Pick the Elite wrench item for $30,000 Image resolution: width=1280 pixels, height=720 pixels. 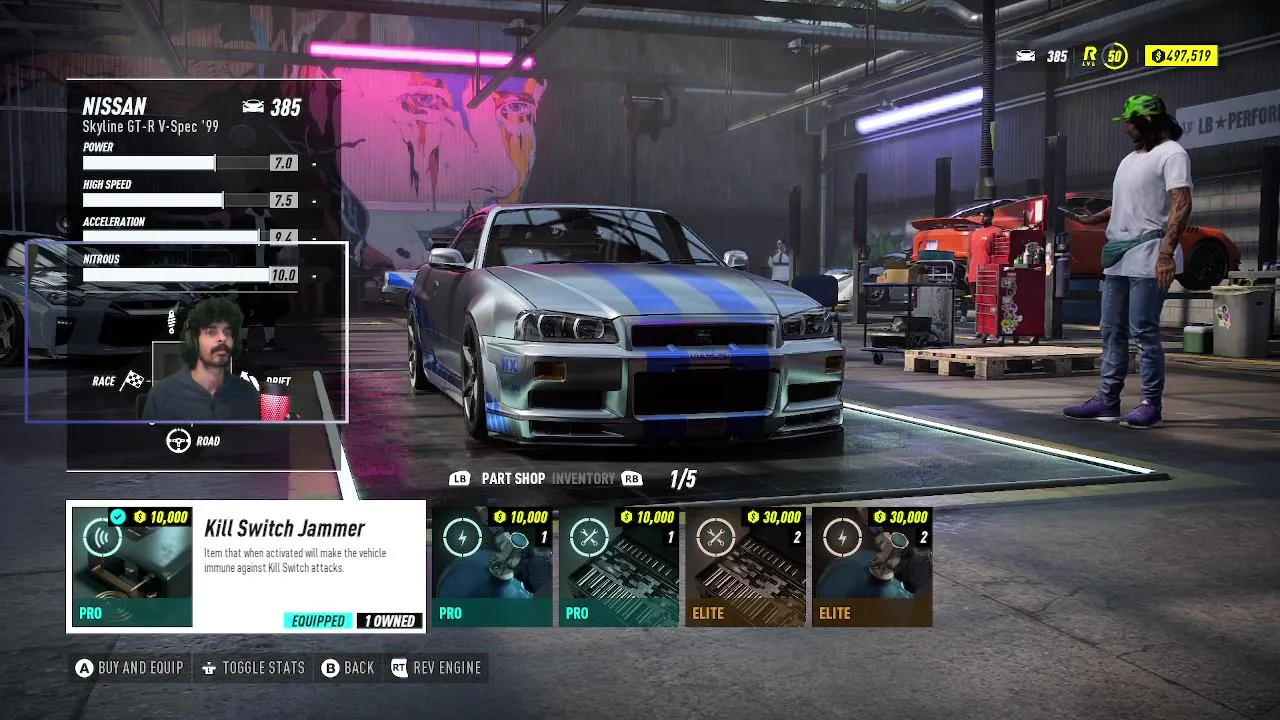pos(745,567)
